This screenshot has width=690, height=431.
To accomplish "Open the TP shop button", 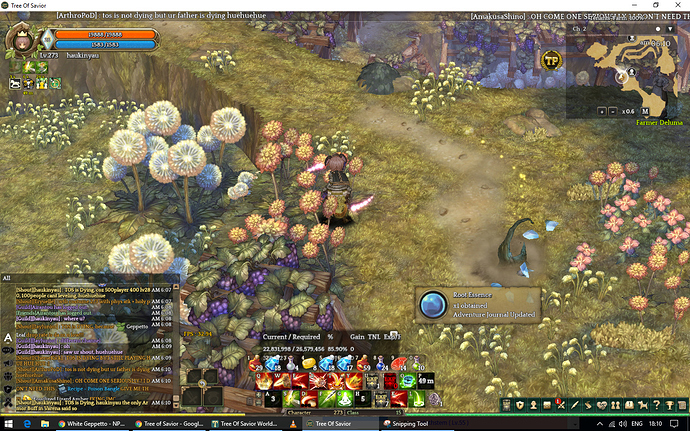I will (550, 60).
